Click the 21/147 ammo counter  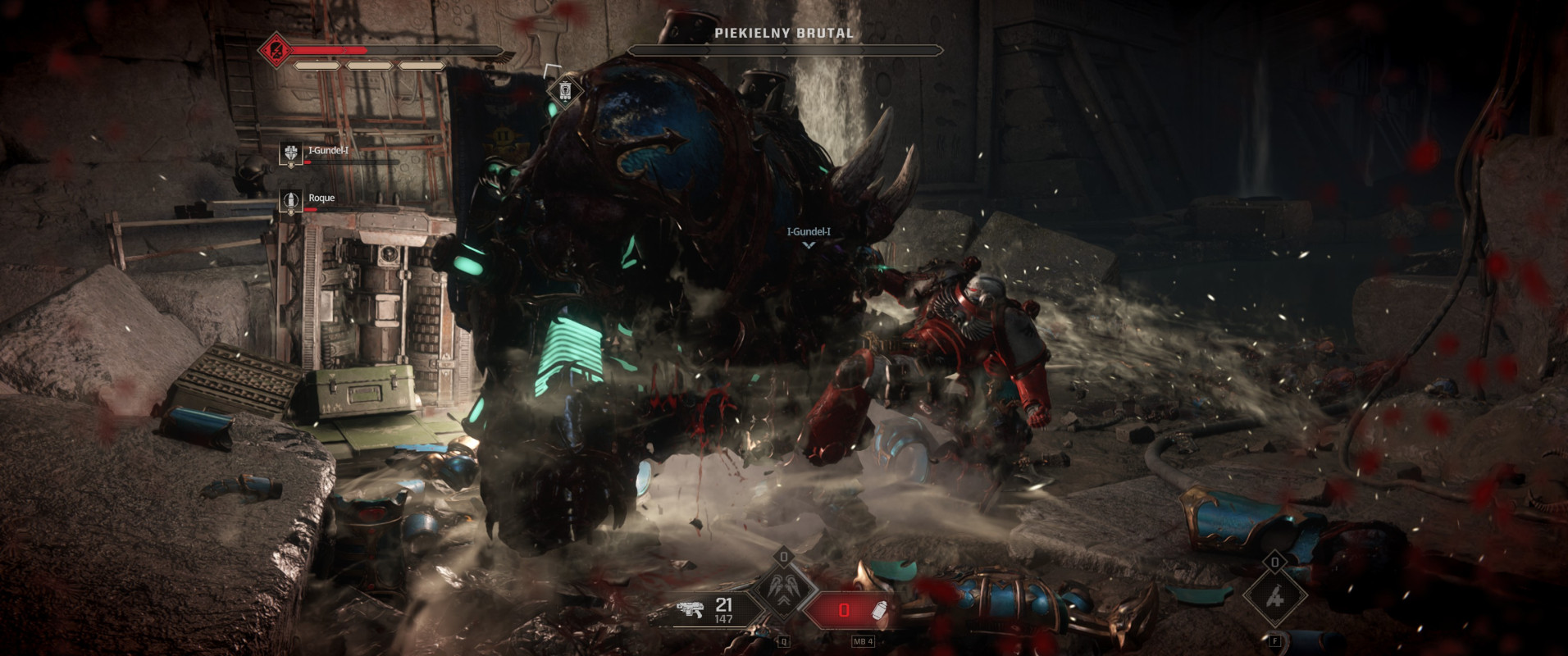coord(725,607)
